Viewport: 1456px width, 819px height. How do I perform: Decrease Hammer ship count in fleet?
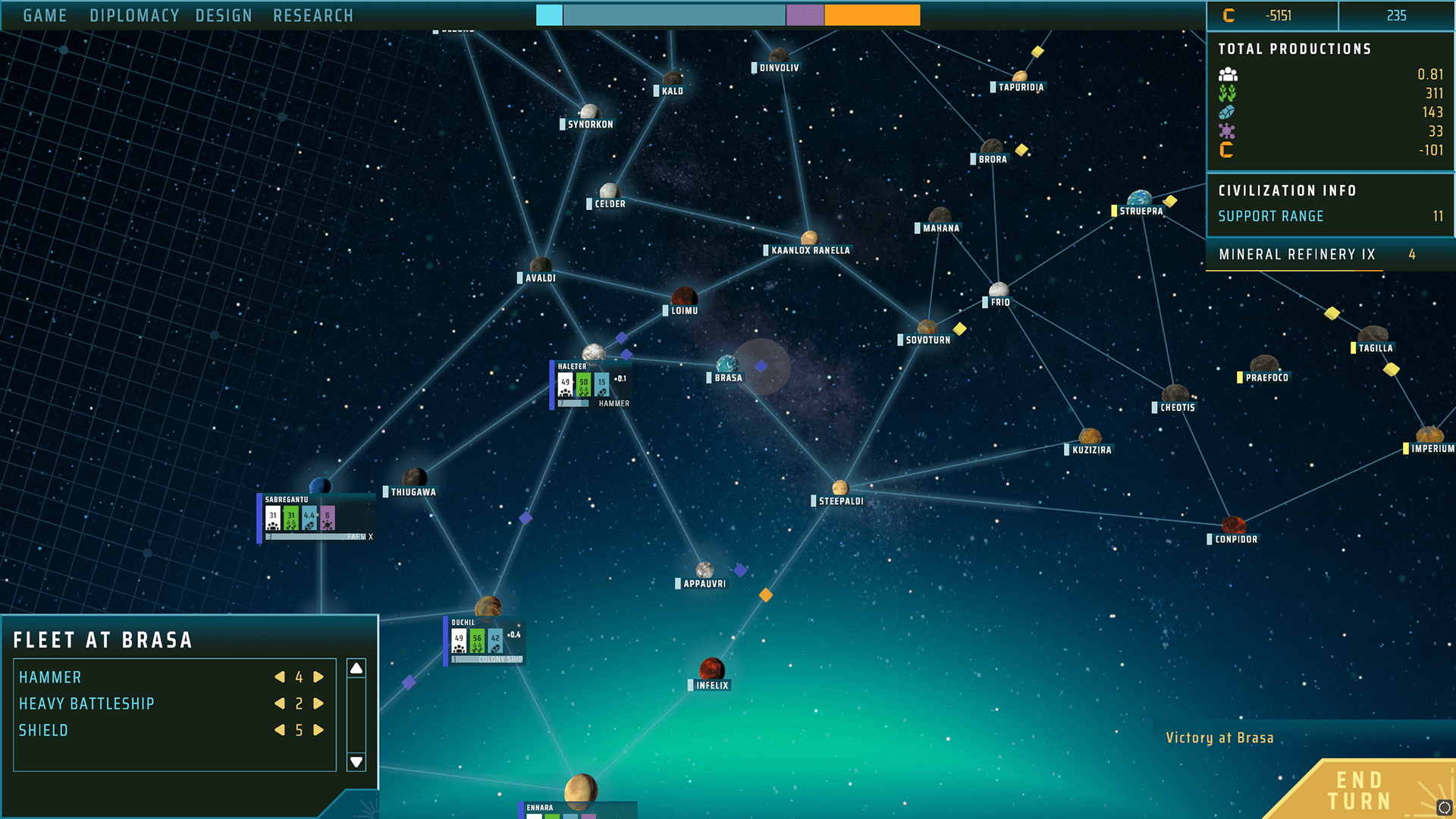pos(280,677)
